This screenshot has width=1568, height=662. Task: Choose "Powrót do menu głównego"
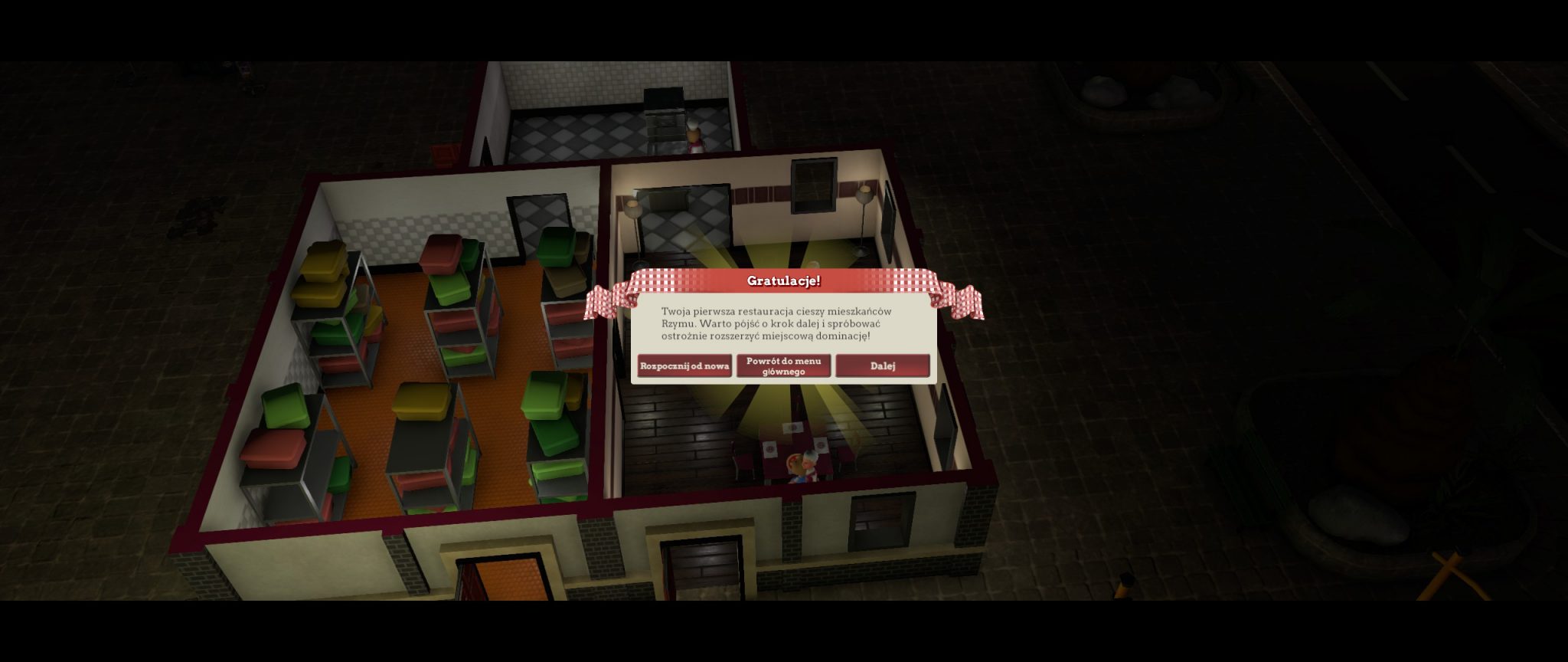click(x=783, y=366)
